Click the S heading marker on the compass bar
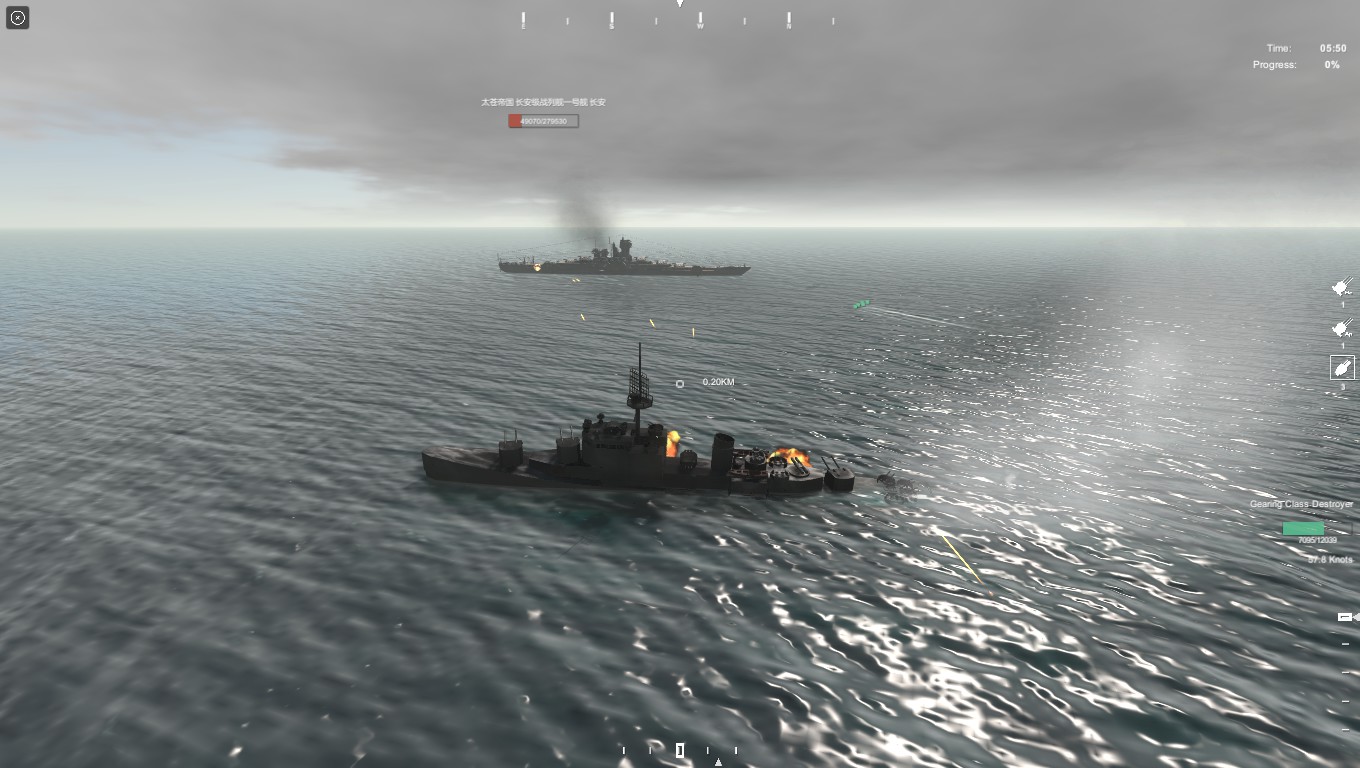Image resolution: width=1360 pixels, height=768 pixels. (x=609, y=19)
